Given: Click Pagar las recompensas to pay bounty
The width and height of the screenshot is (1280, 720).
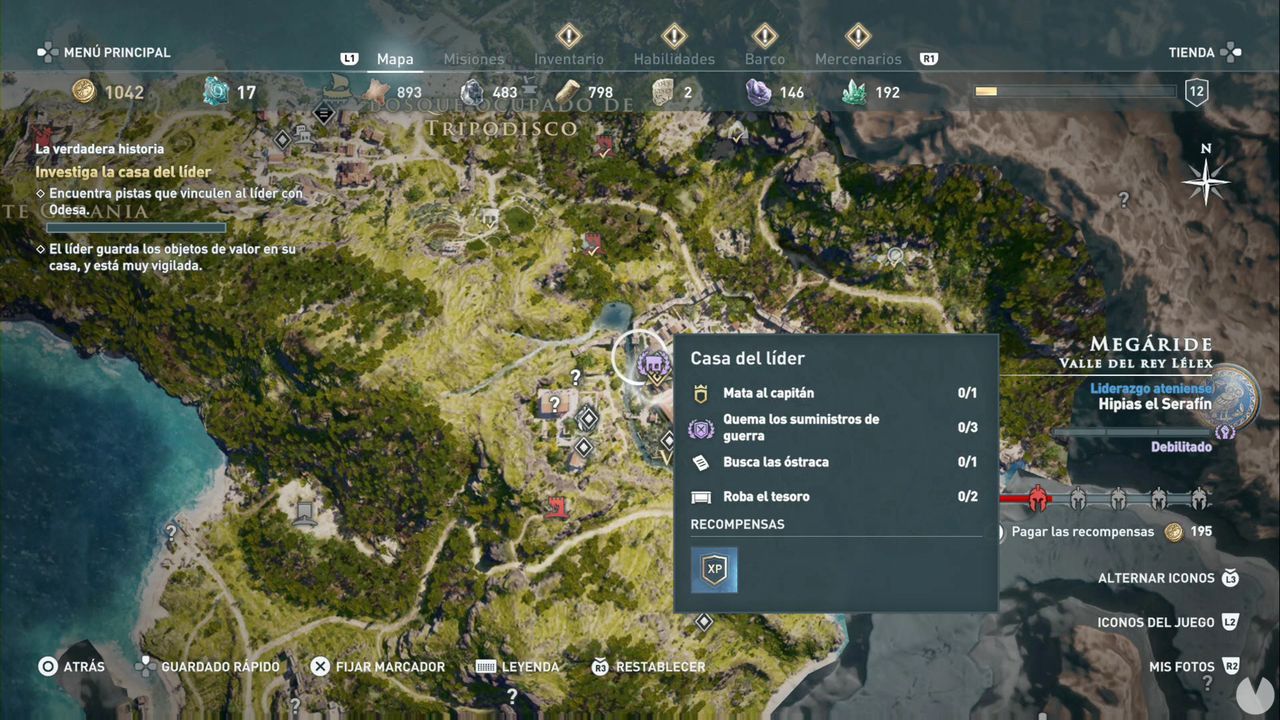Looking at the screenshot, I should (1085, 532).
